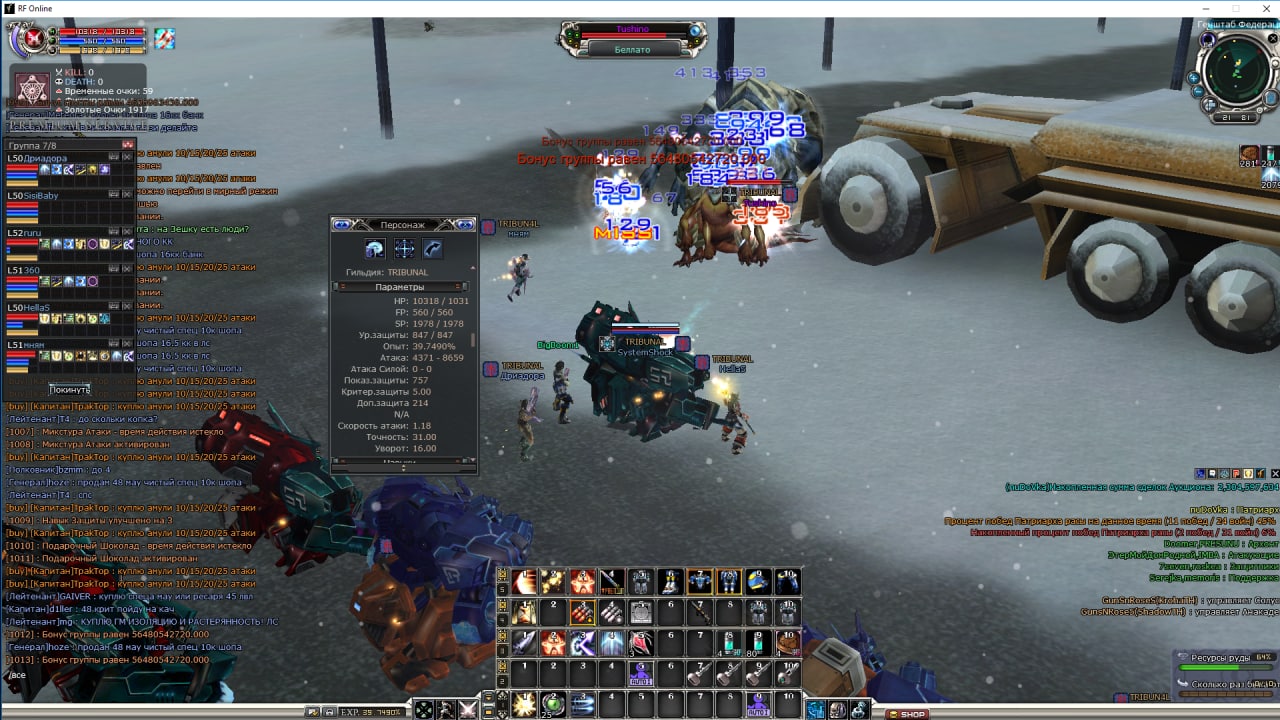Expand the Параметры section header
Image resolution: width=1280 pixels, height=720 pixels.
[400, 287]
